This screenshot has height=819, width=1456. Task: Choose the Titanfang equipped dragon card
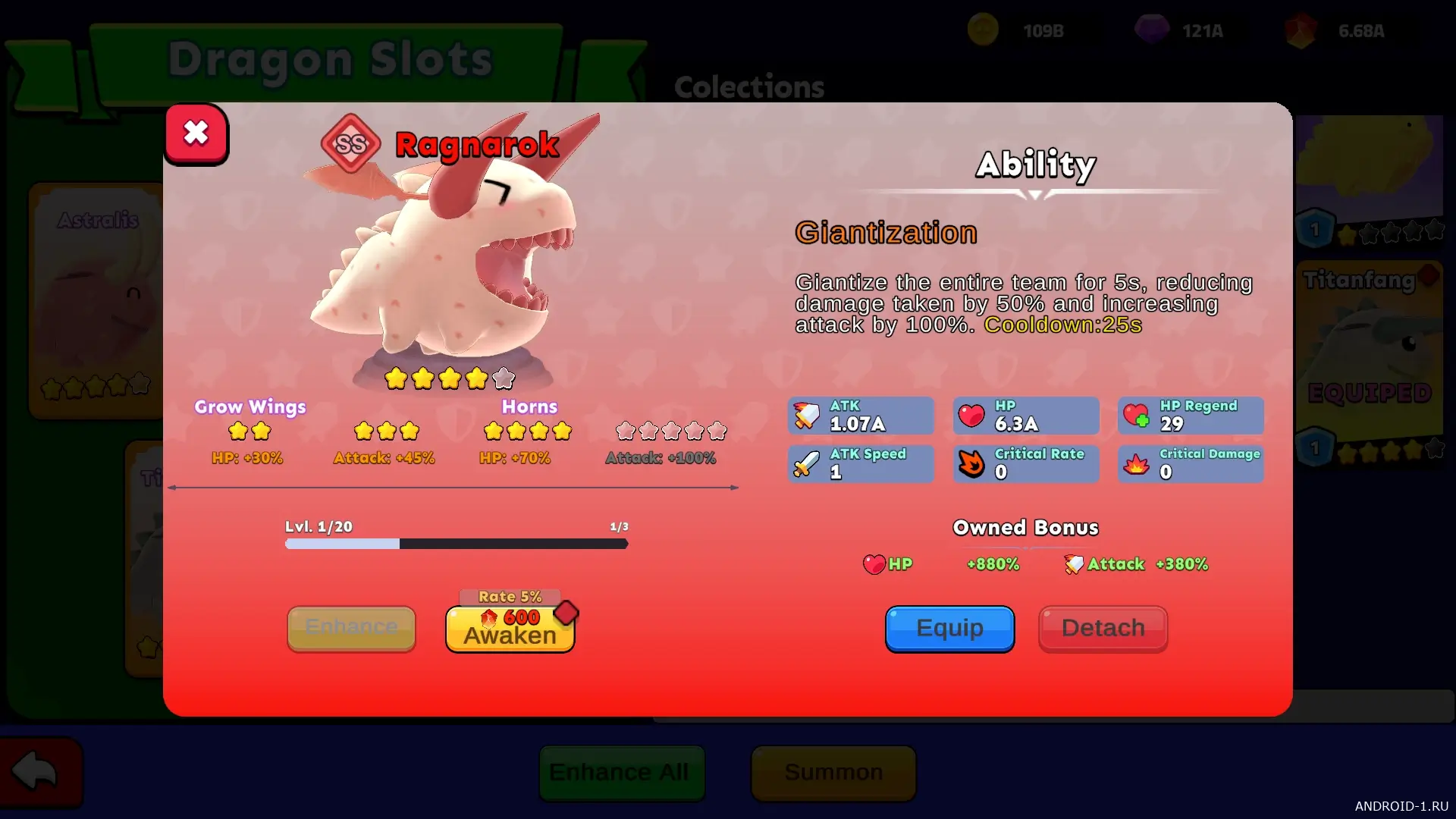tap(1370, 356)
